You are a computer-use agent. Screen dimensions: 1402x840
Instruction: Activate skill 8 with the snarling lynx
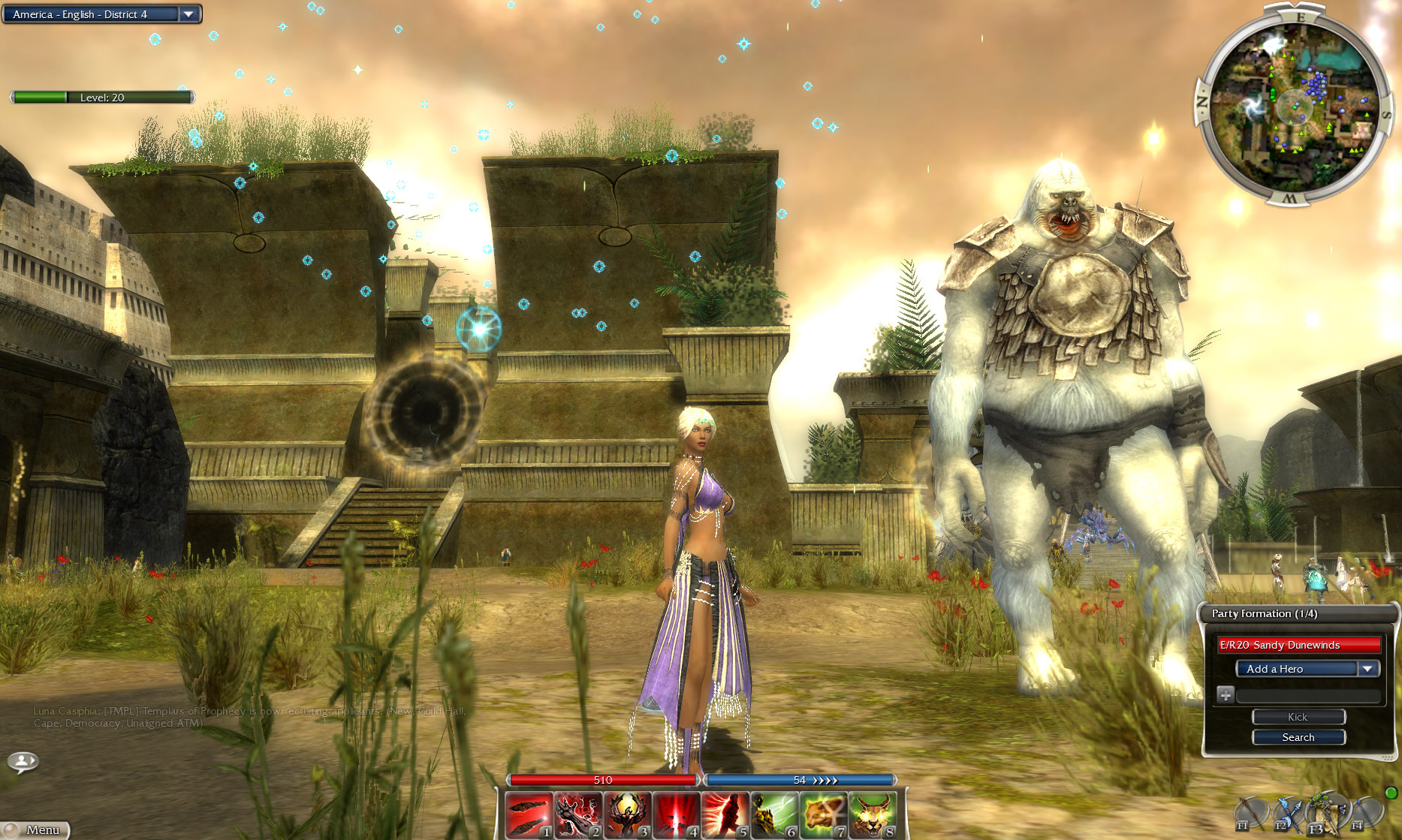(870, 815)
